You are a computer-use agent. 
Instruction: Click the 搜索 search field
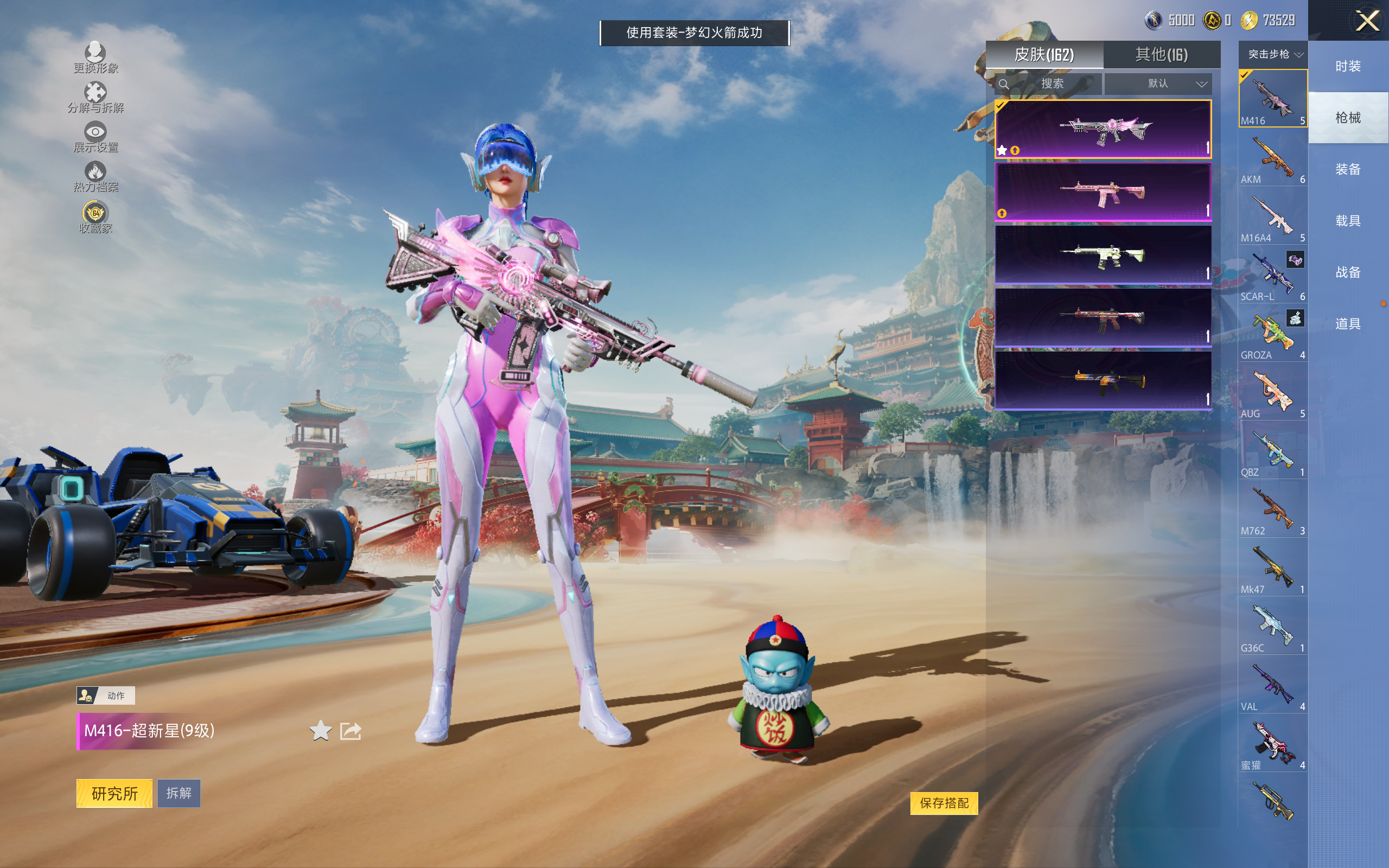point(1050,84)
